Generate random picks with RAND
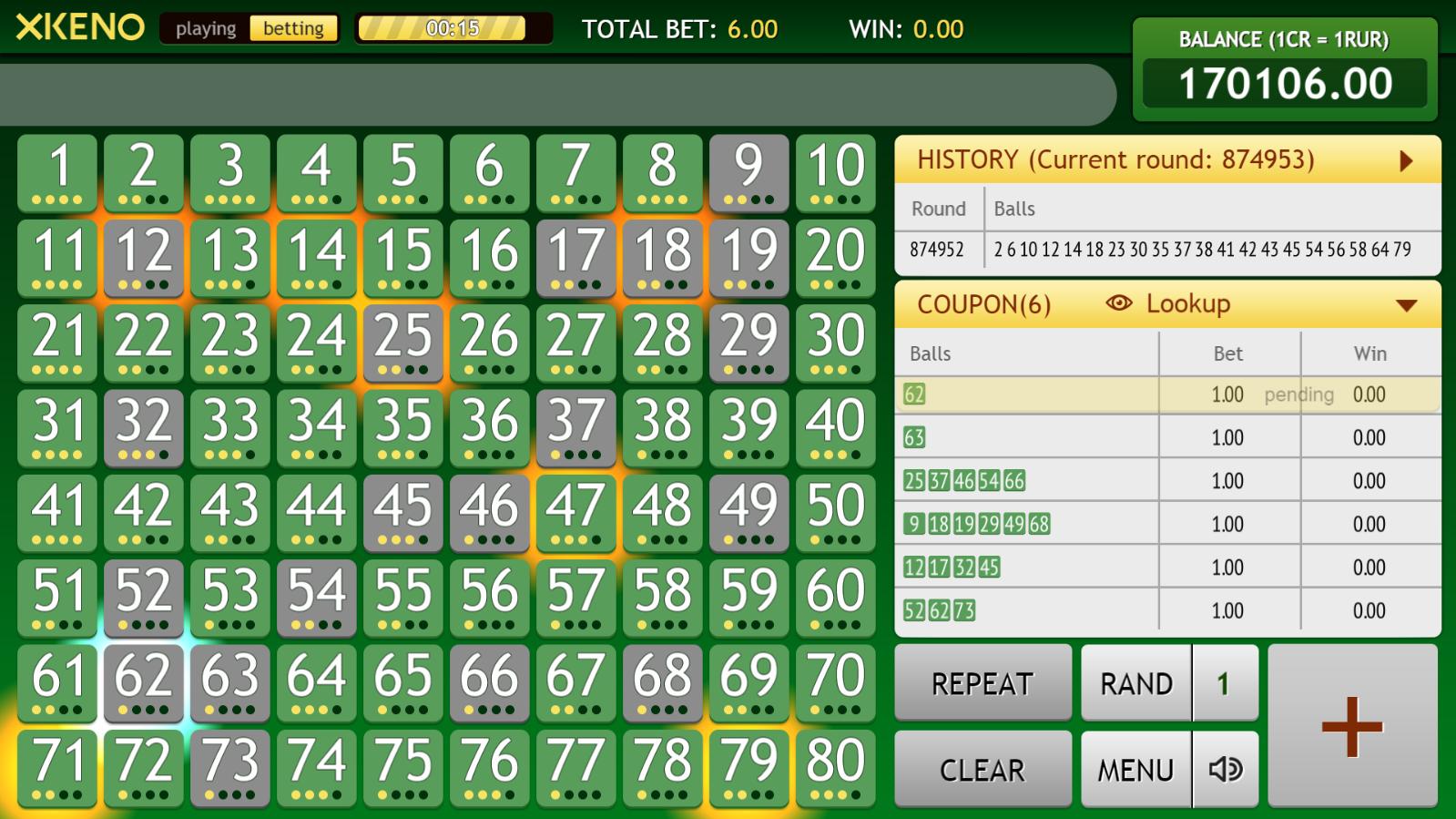Viewport: 1456px width, 819px height. coord(1135,683)
